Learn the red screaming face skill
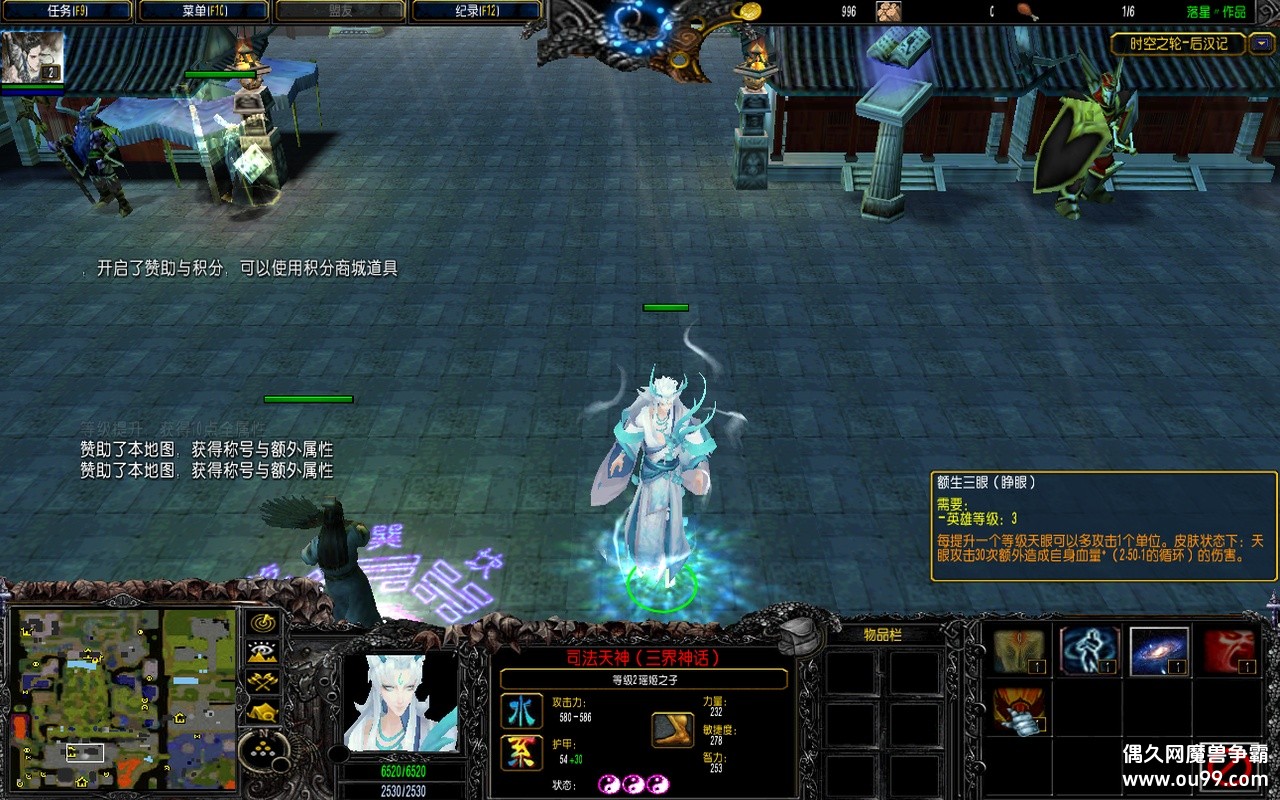Screen dimensions: 1280x800 1229,652
